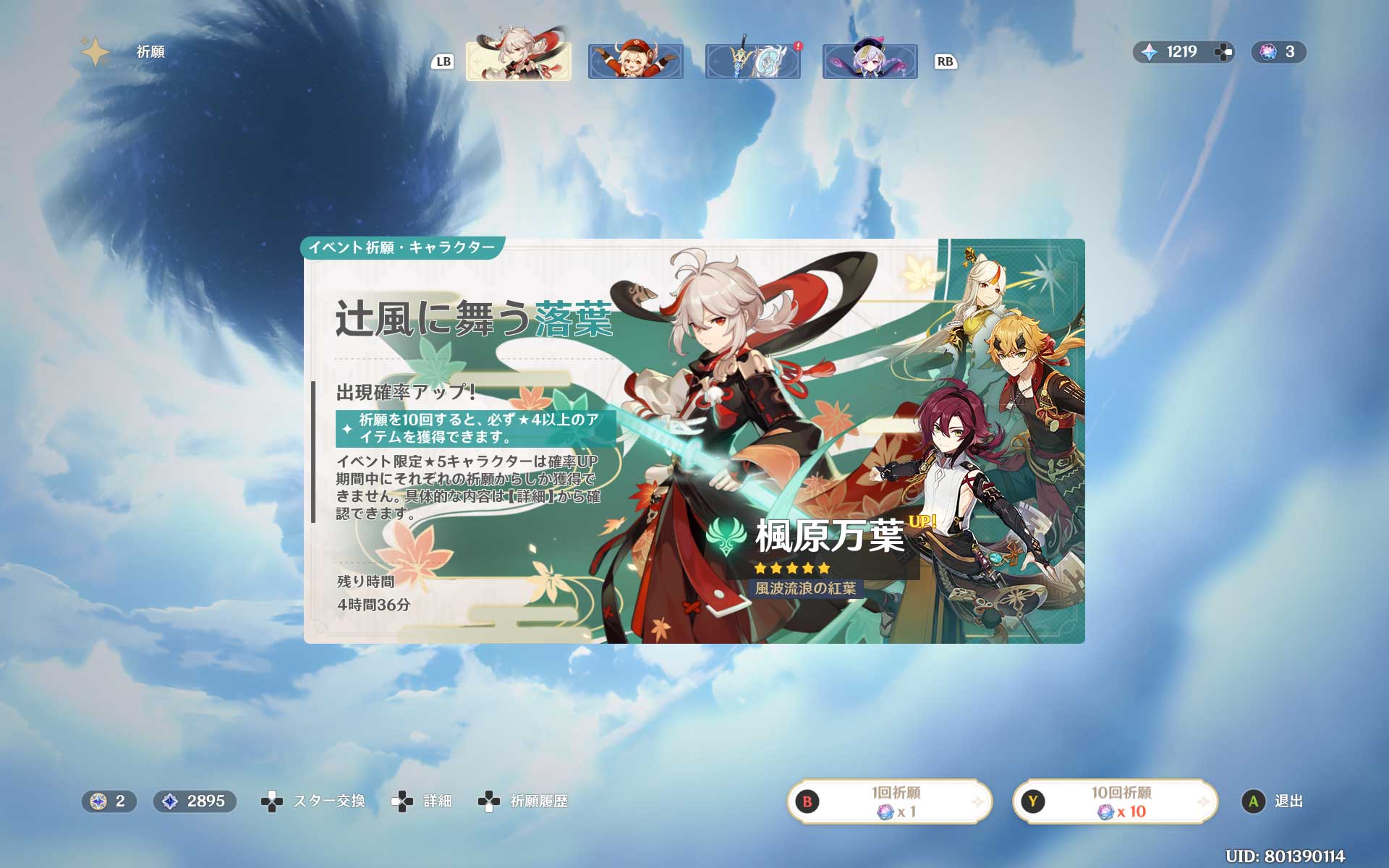Show the banner 詳細 details
The width and height of the screenshot is (1389, 868).
tap(422, 801)
